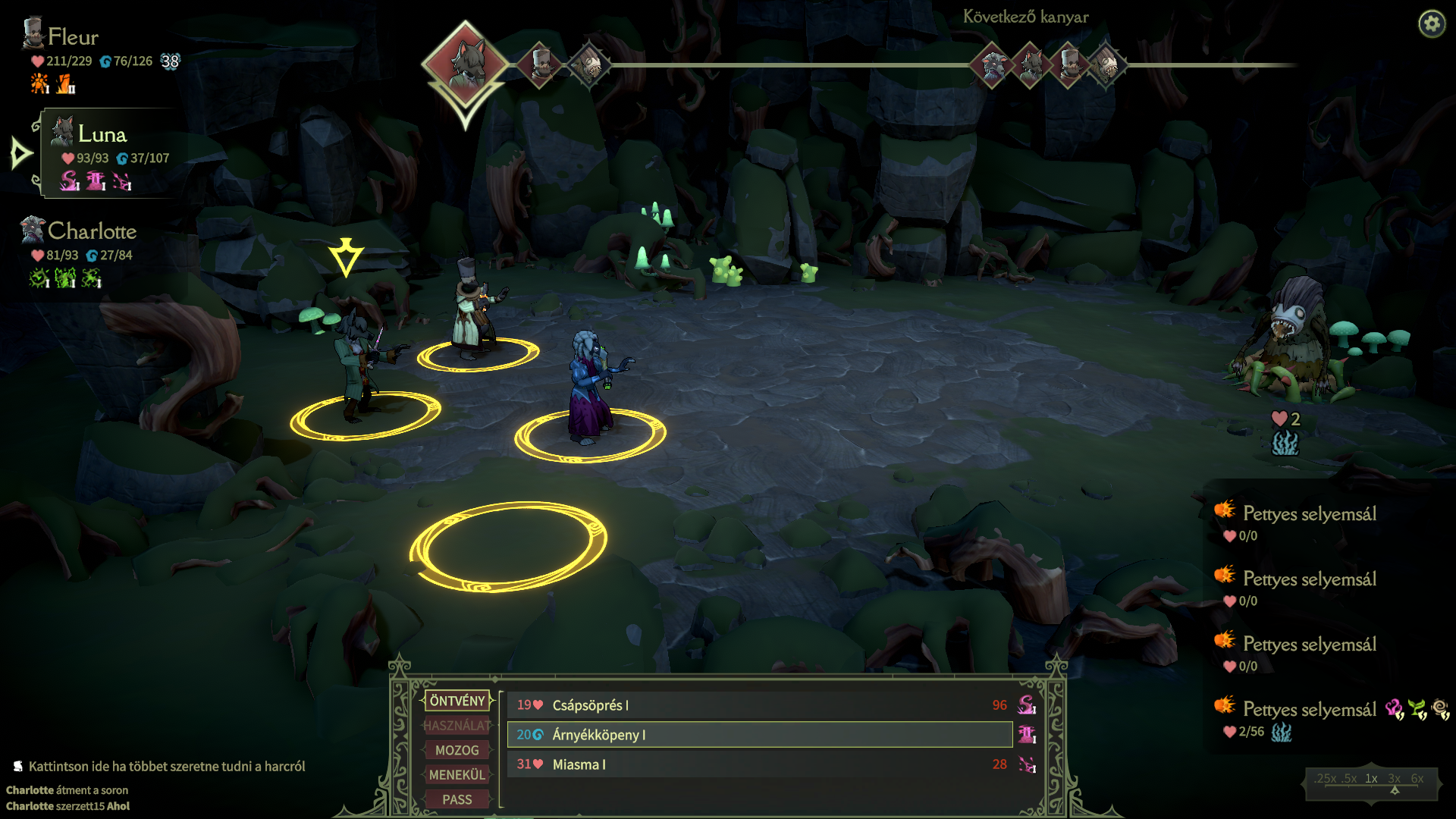Image resolution: width=1456 pixels, height=819 pixels.
Task: Select Charlotte in the party list
Action: [92, 231]
